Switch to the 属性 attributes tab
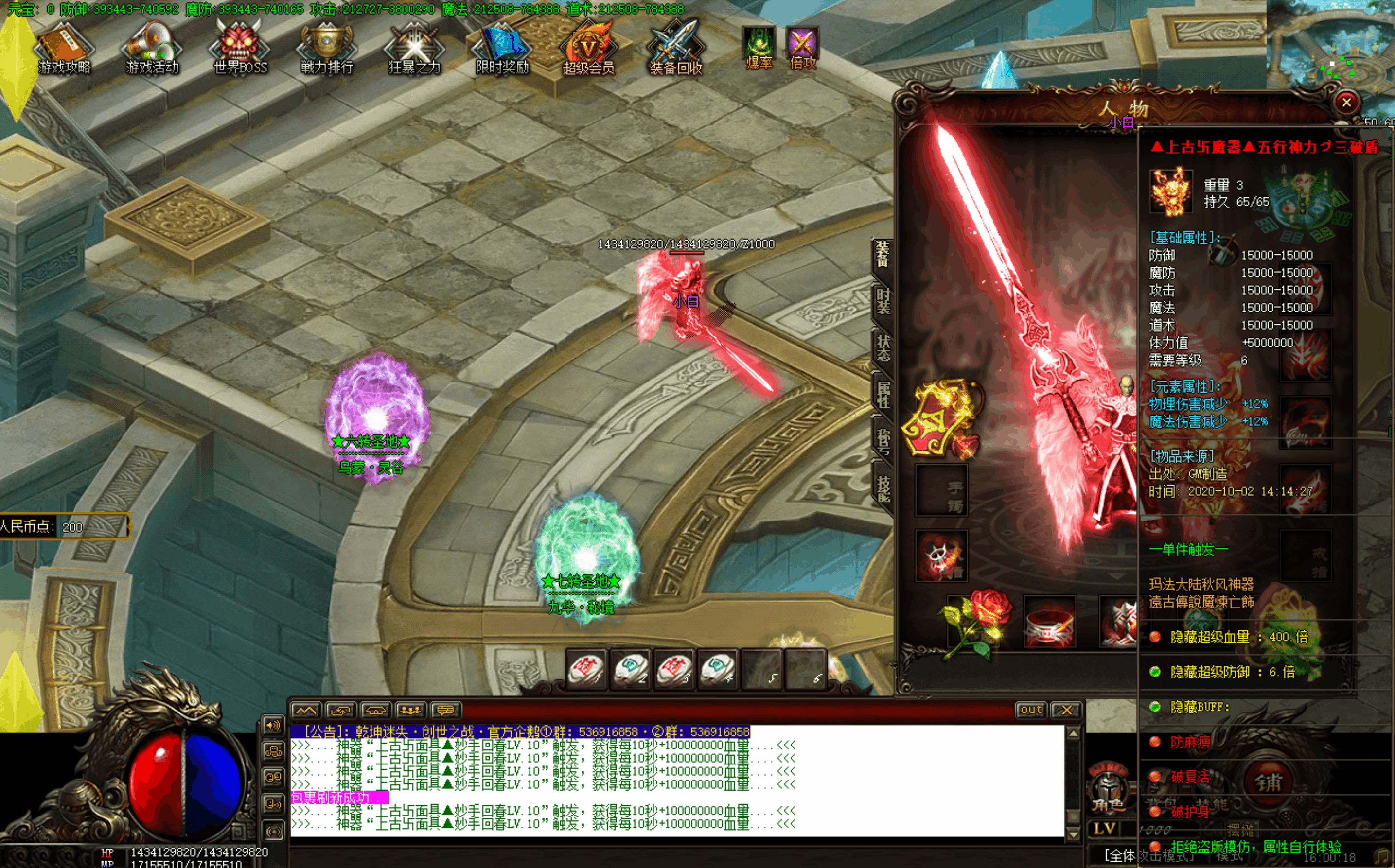This screenshot has width=1395, height=868. (x=883, y=395)
